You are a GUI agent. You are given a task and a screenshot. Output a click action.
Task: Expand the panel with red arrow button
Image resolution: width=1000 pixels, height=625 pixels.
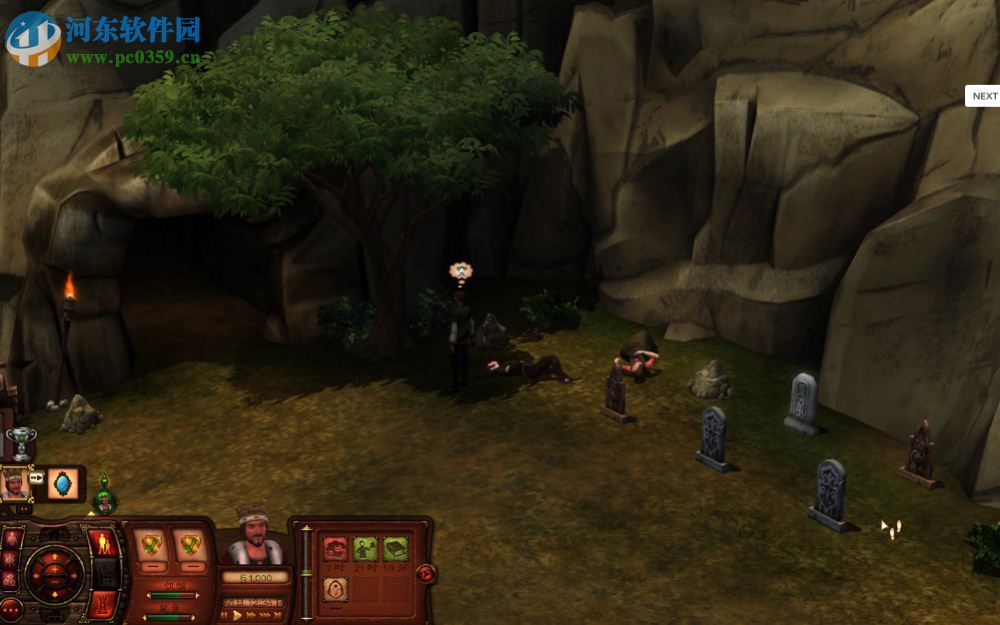point(426,573)
